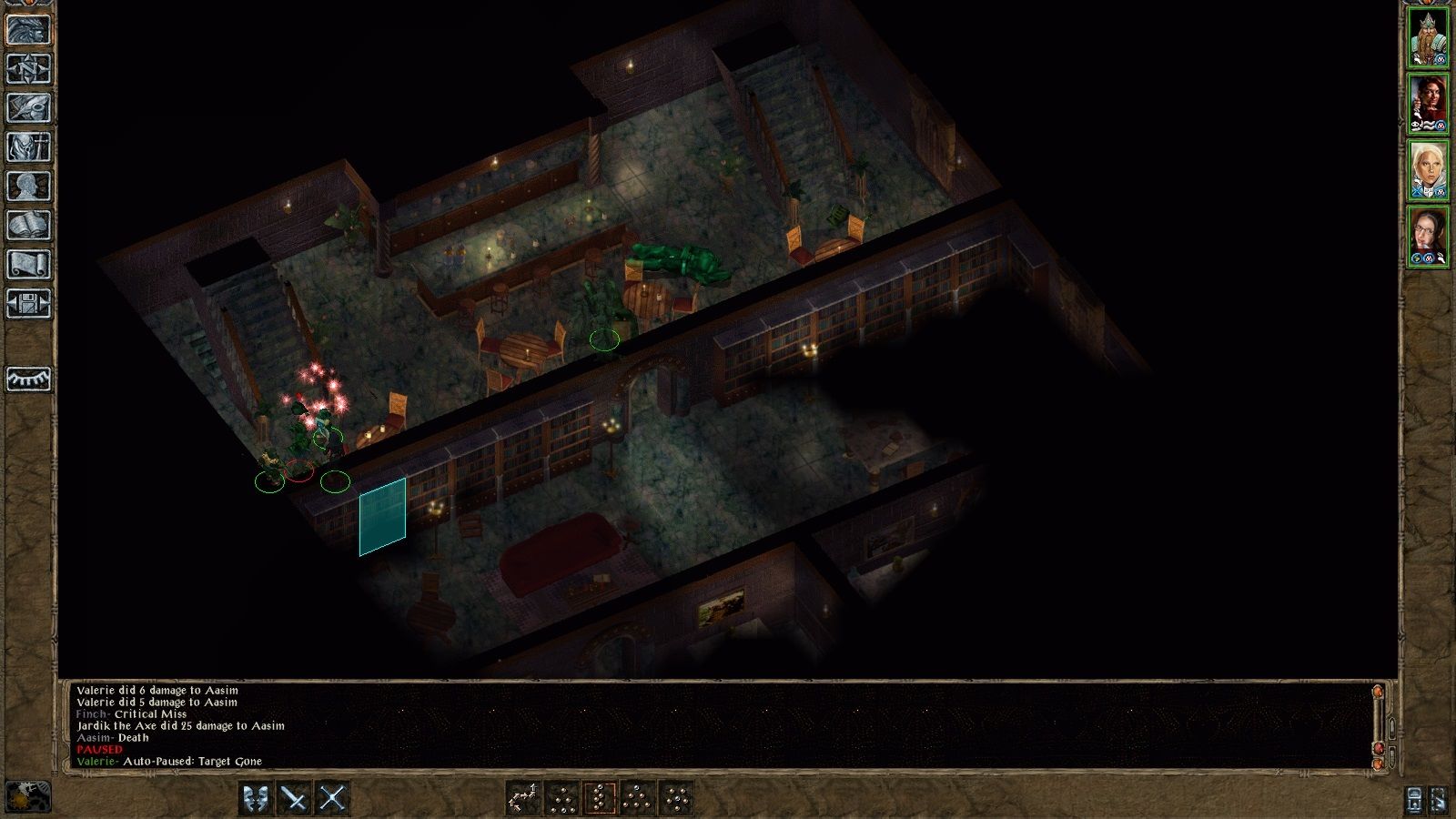The height and width of the screenshot is (819, 1456).
Task: Select the rightmost cross-pattern formation
Action: pos(676,799)
